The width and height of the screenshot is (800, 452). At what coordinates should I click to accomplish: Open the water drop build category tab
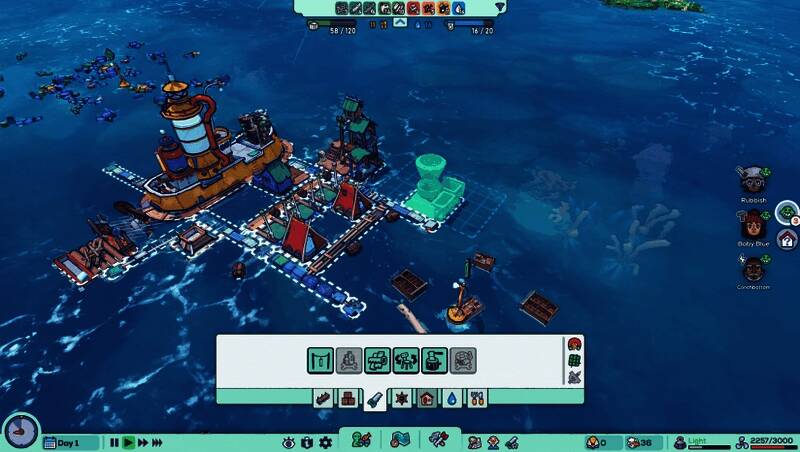pos(453,398)
